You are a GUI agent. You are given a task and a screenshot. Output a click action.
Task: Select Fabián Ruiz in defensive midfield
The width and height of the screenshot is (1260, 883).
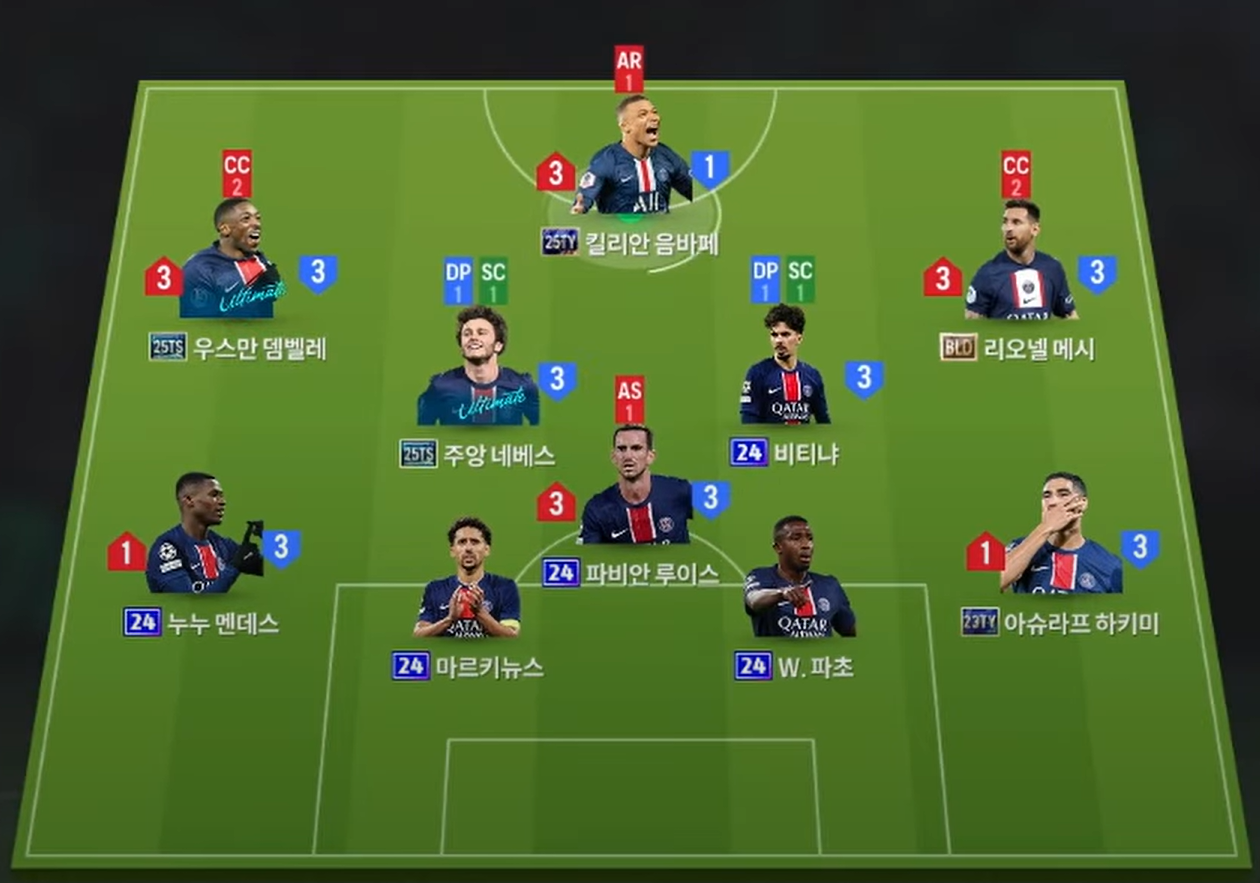click(635, 488)
